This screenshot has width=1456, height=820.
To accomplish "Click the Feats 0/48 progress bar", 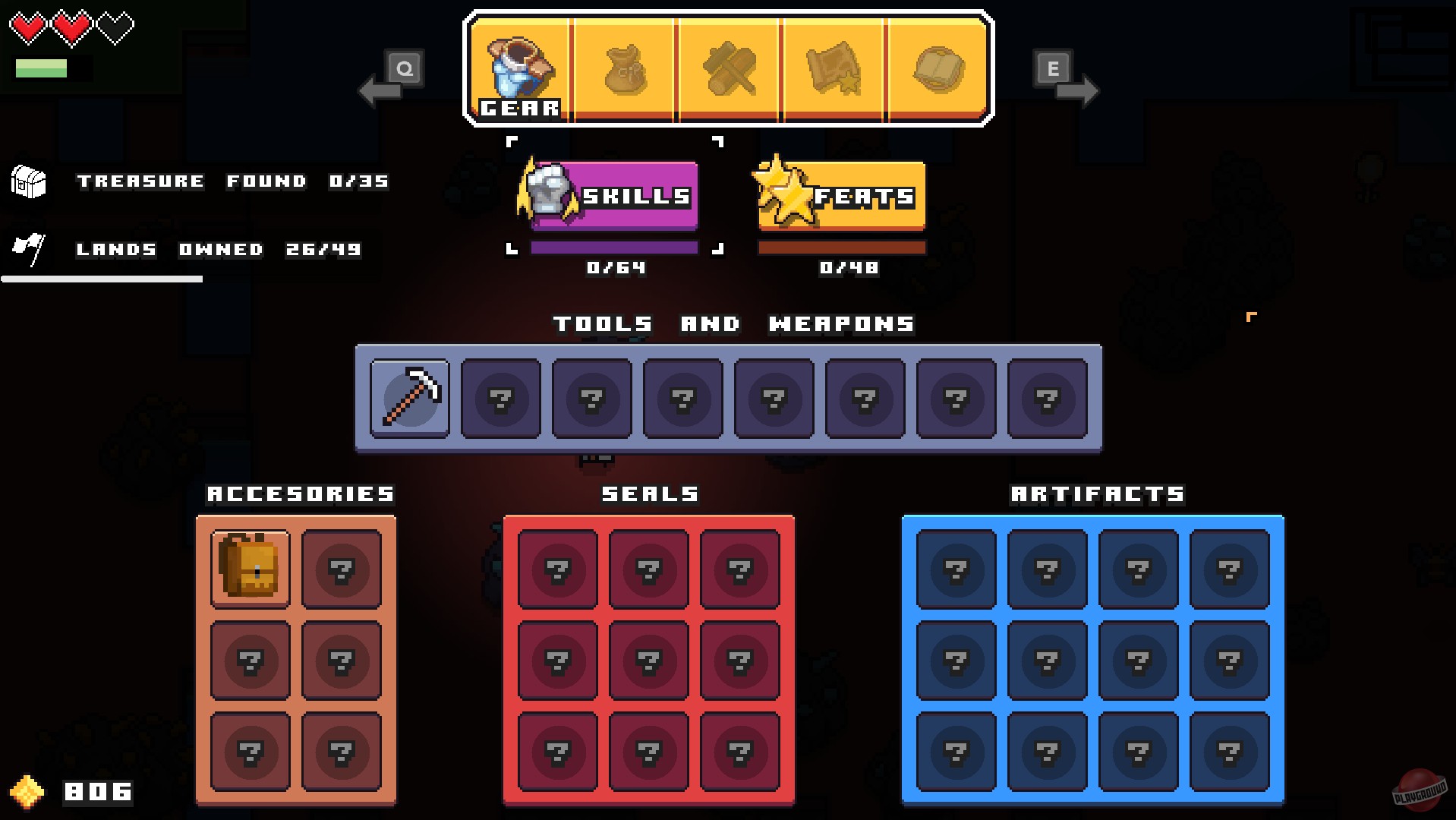I will tap(841, 246).
